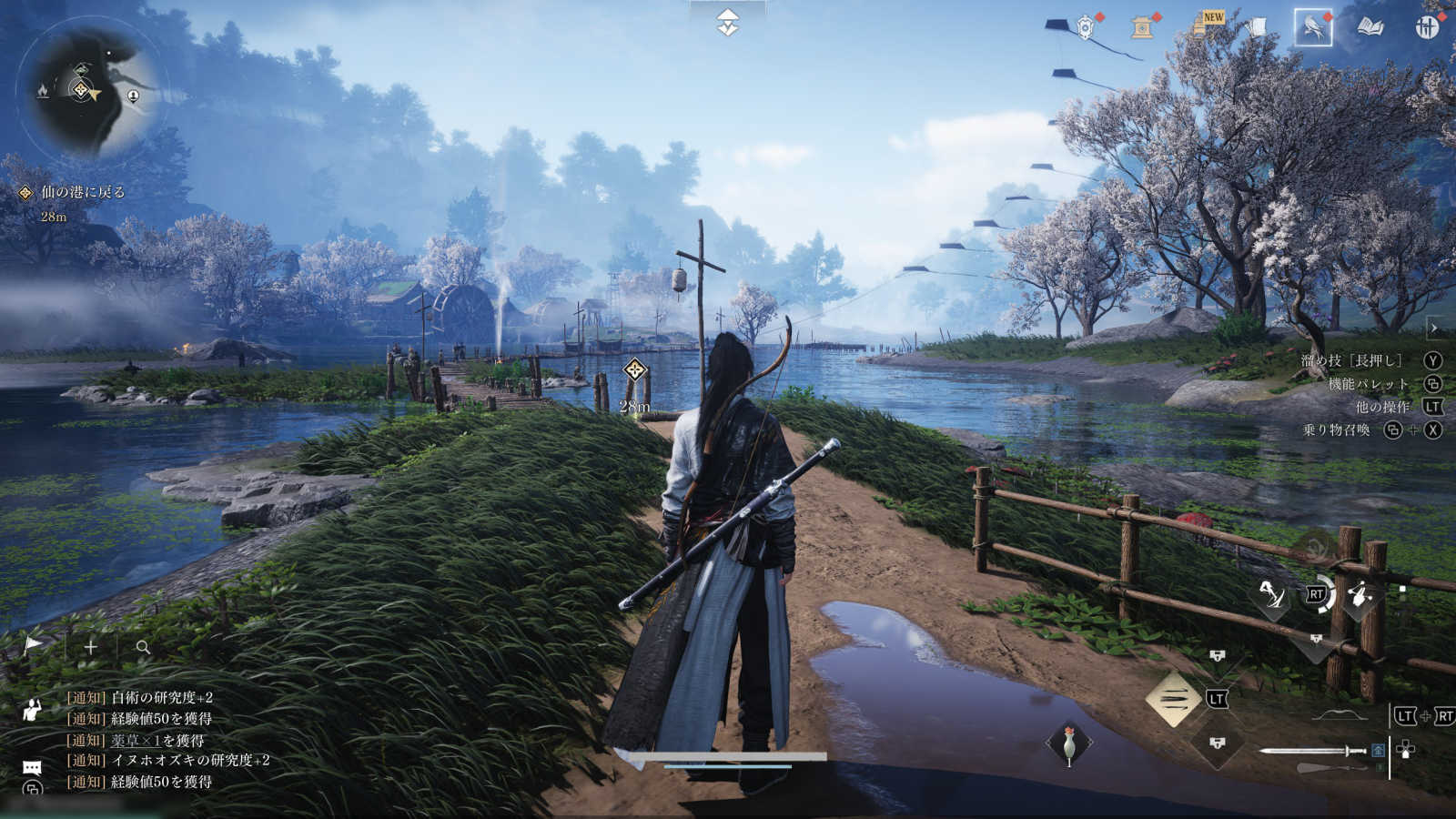Click the plus icon above the notifications

[91, 647]
